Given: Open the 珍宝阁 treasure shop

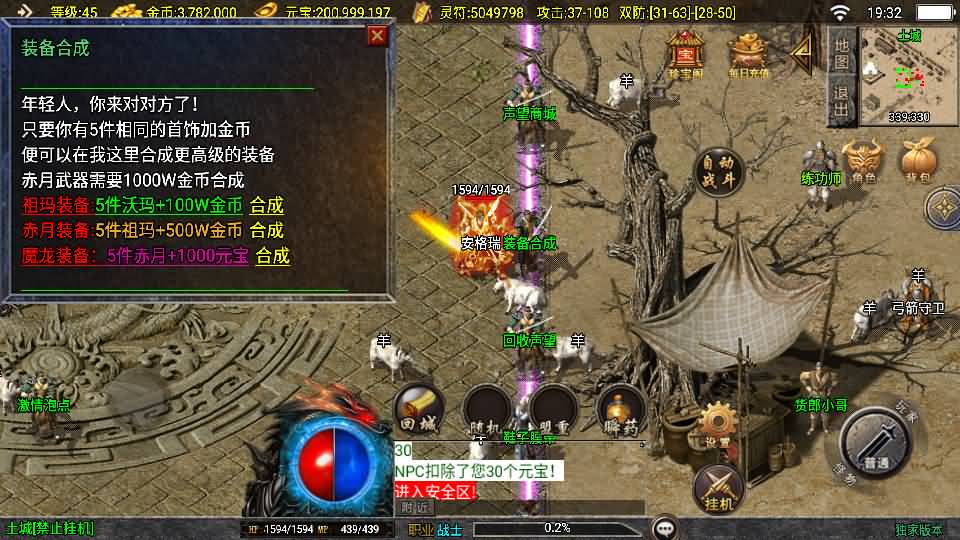Looking at the screenshot, I should tap(685, 55).
